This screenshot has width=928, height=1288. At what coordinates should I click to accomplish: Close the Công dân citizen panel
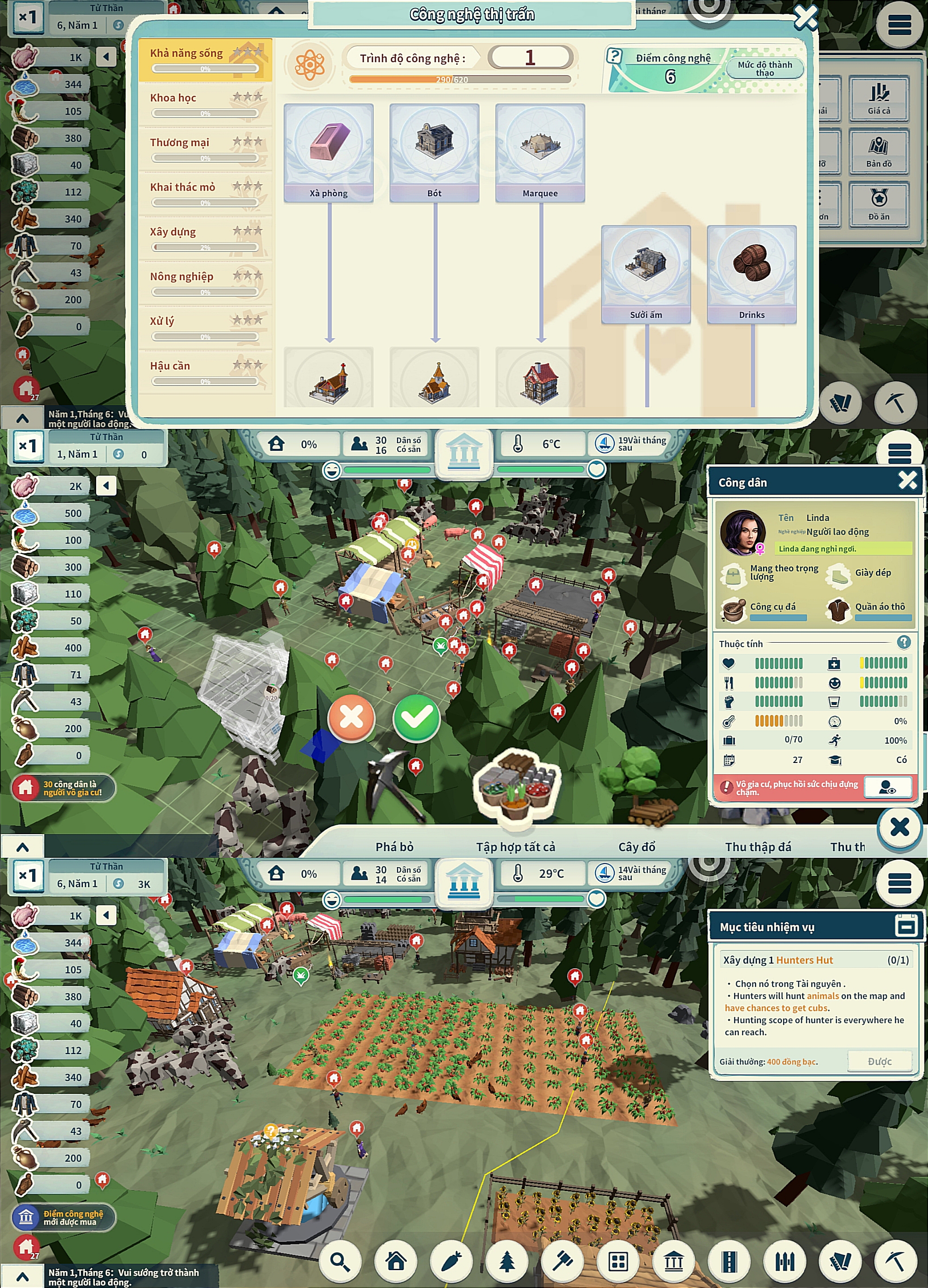(907, 480)
